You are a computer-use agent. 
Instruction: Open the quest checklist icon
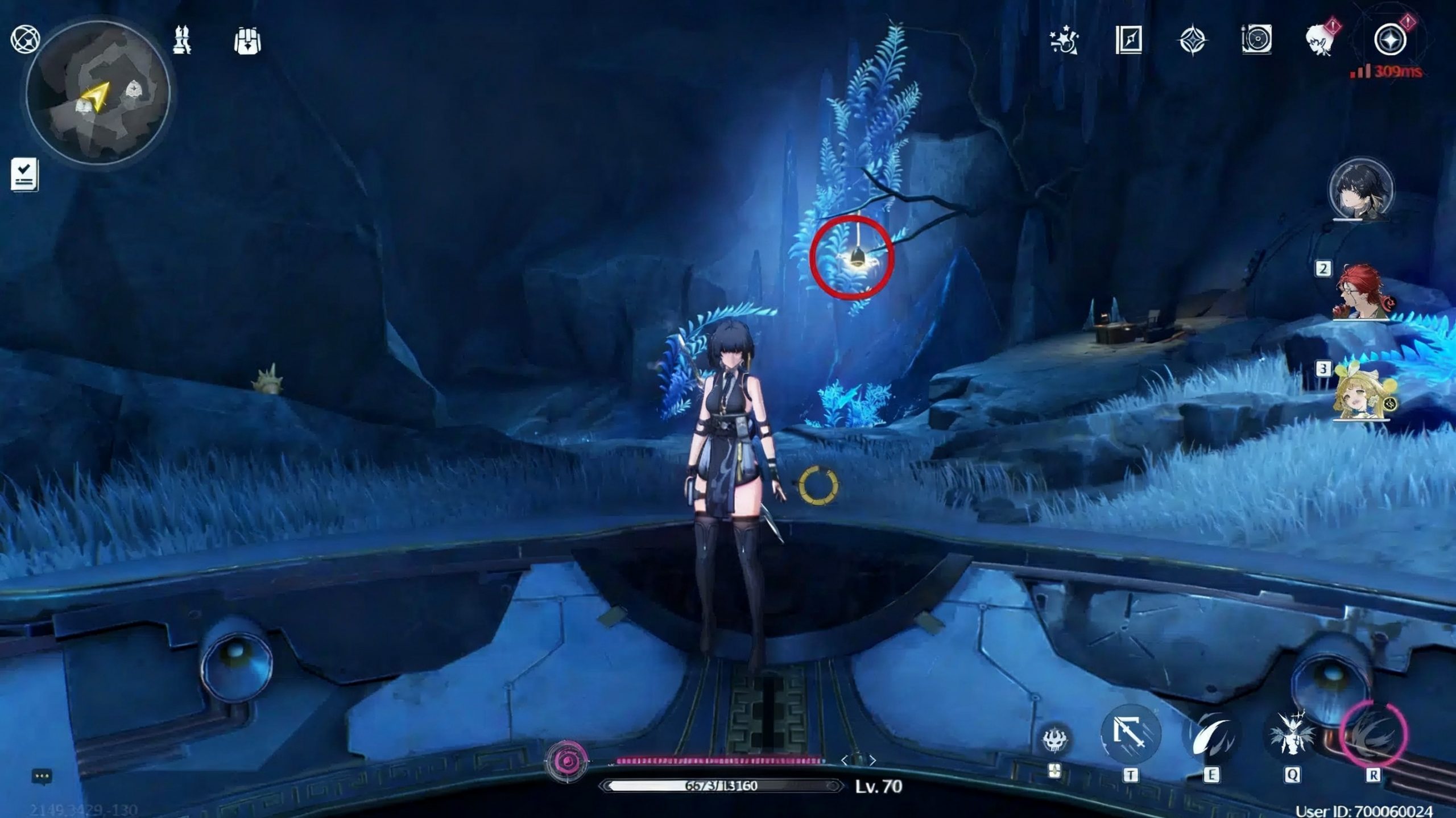[x=24, y=173]
